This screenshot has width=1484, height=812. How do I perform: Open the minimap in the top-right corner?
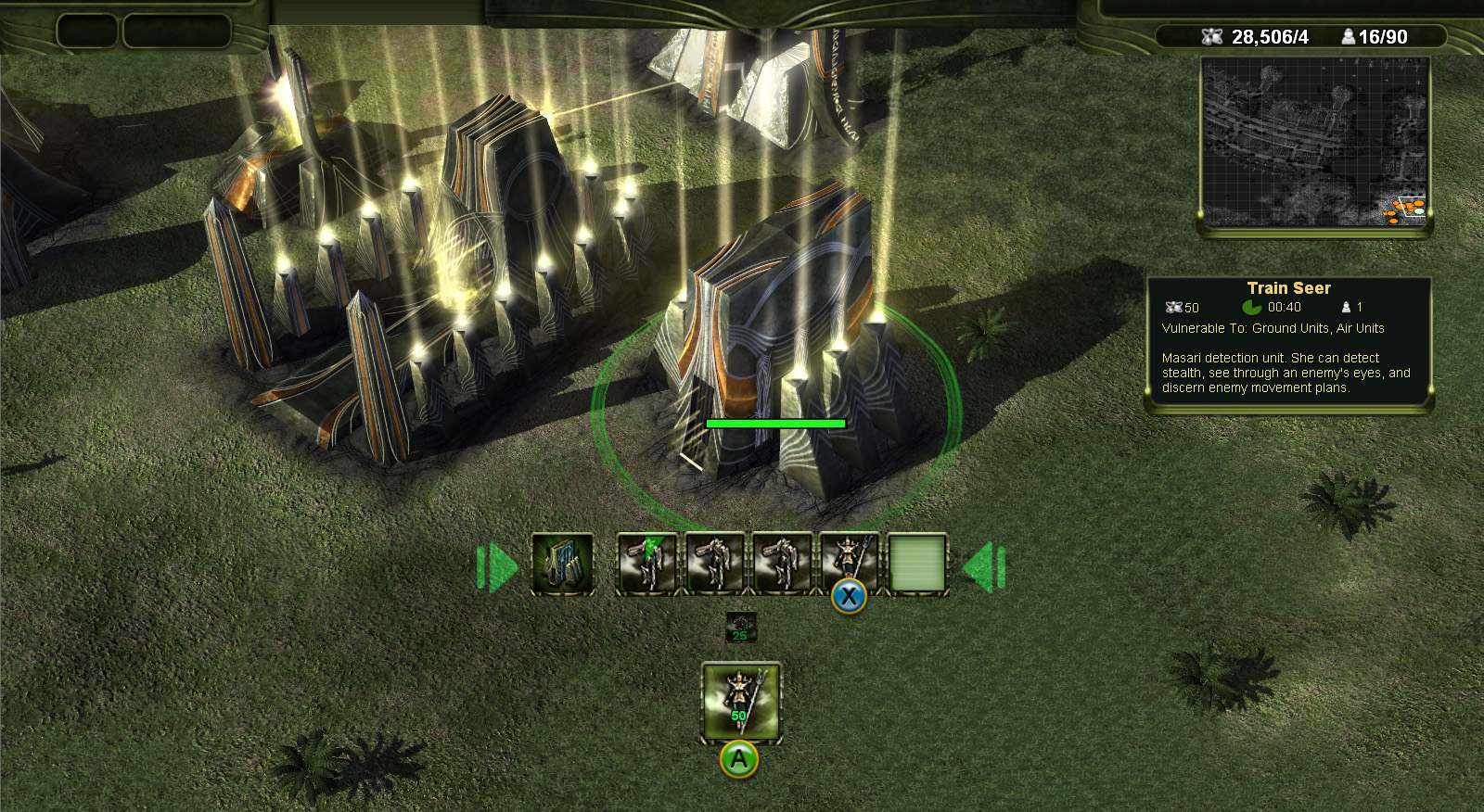point(1315,142)
